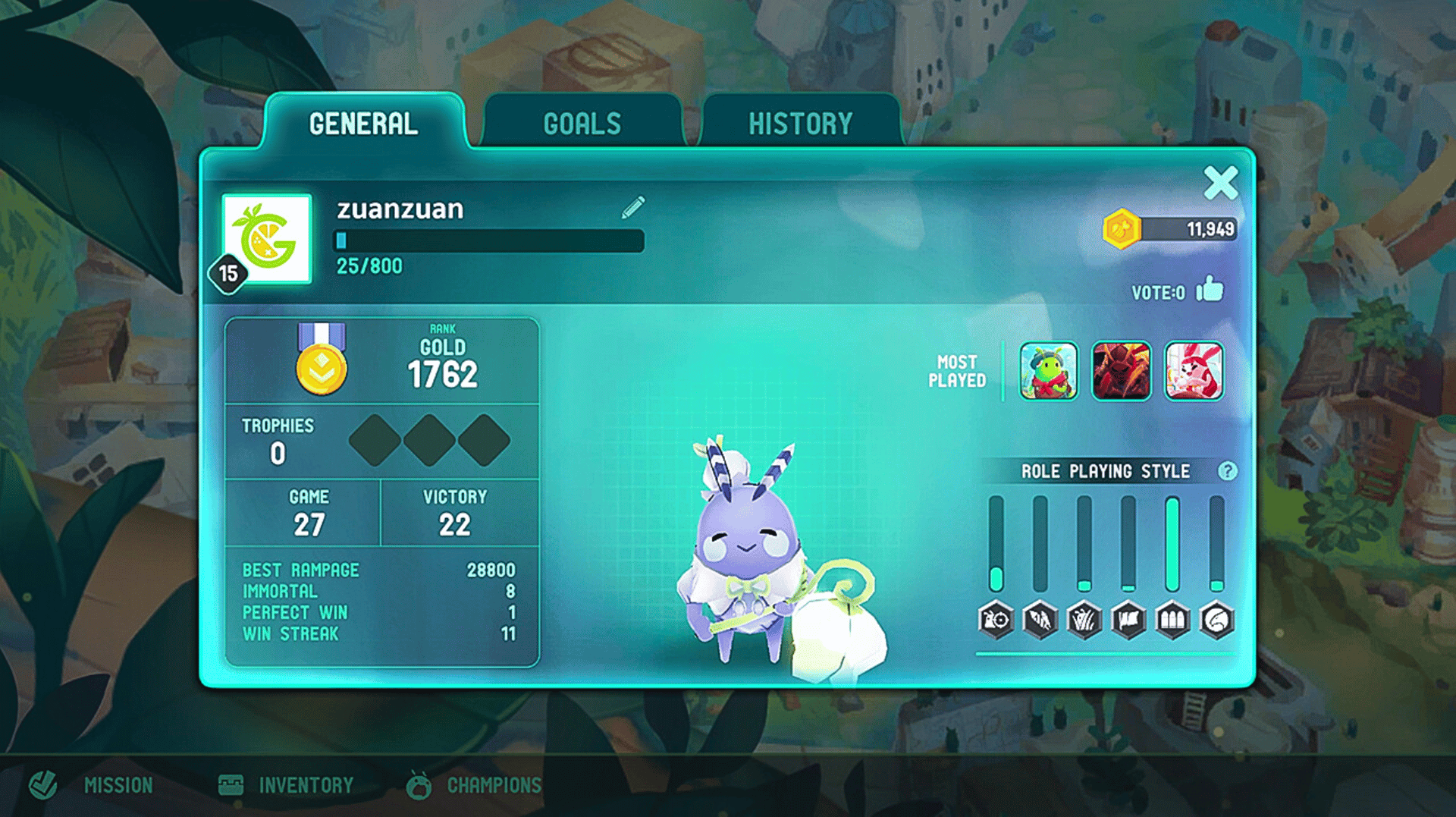Click the gold honey currency icon
The height and width of the screenshot is (817, 1456).
1122,228
